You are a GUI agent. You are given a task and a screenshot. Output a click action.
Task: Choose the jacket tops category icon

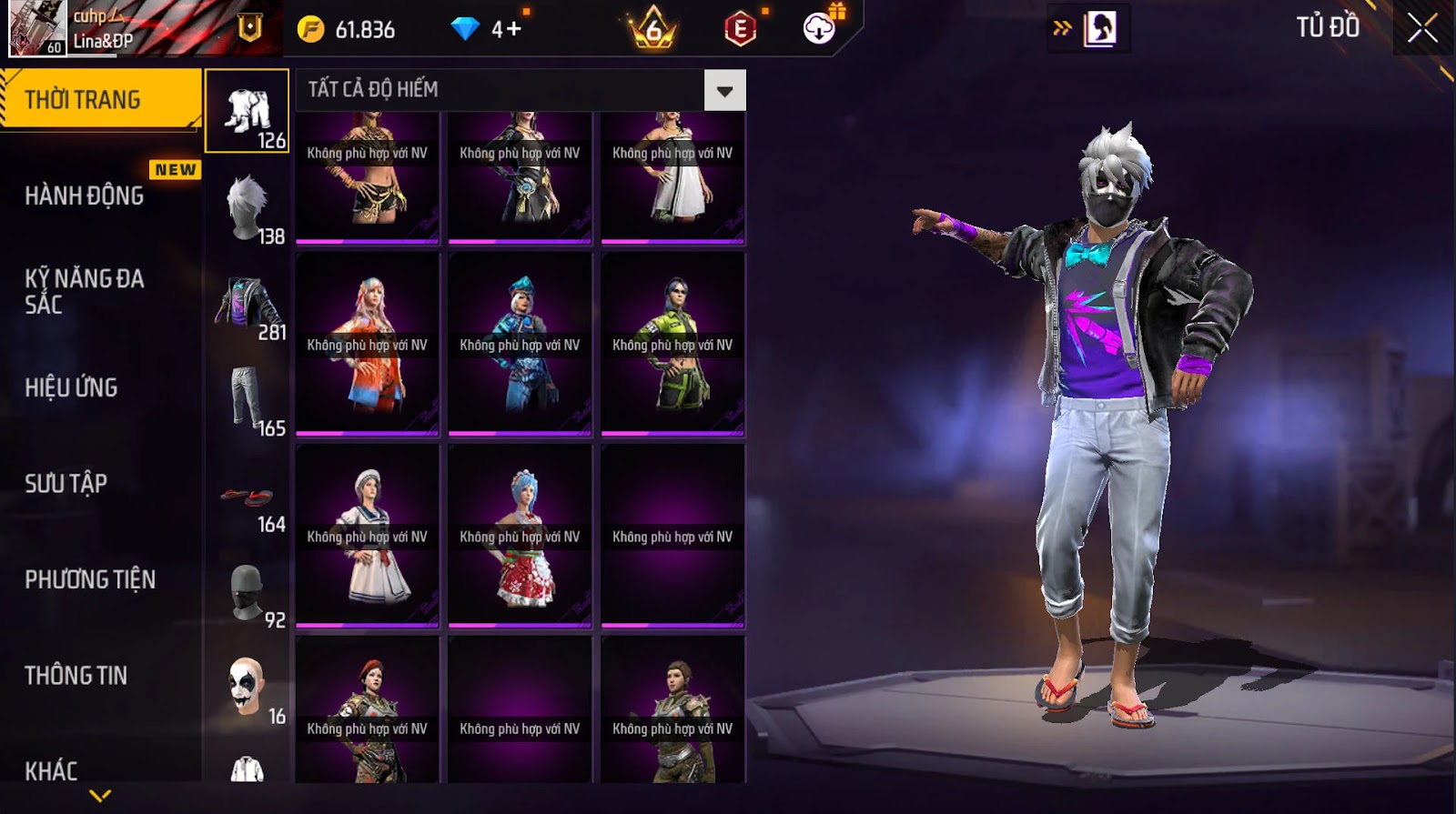[248, 304]
